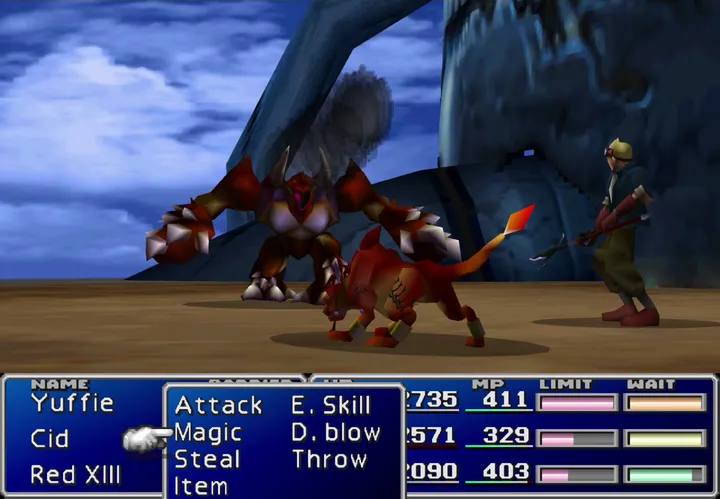Choose the Magic command
Viewport: 720px width, 499px height.
pyautogui.click(x=208, y=433)
